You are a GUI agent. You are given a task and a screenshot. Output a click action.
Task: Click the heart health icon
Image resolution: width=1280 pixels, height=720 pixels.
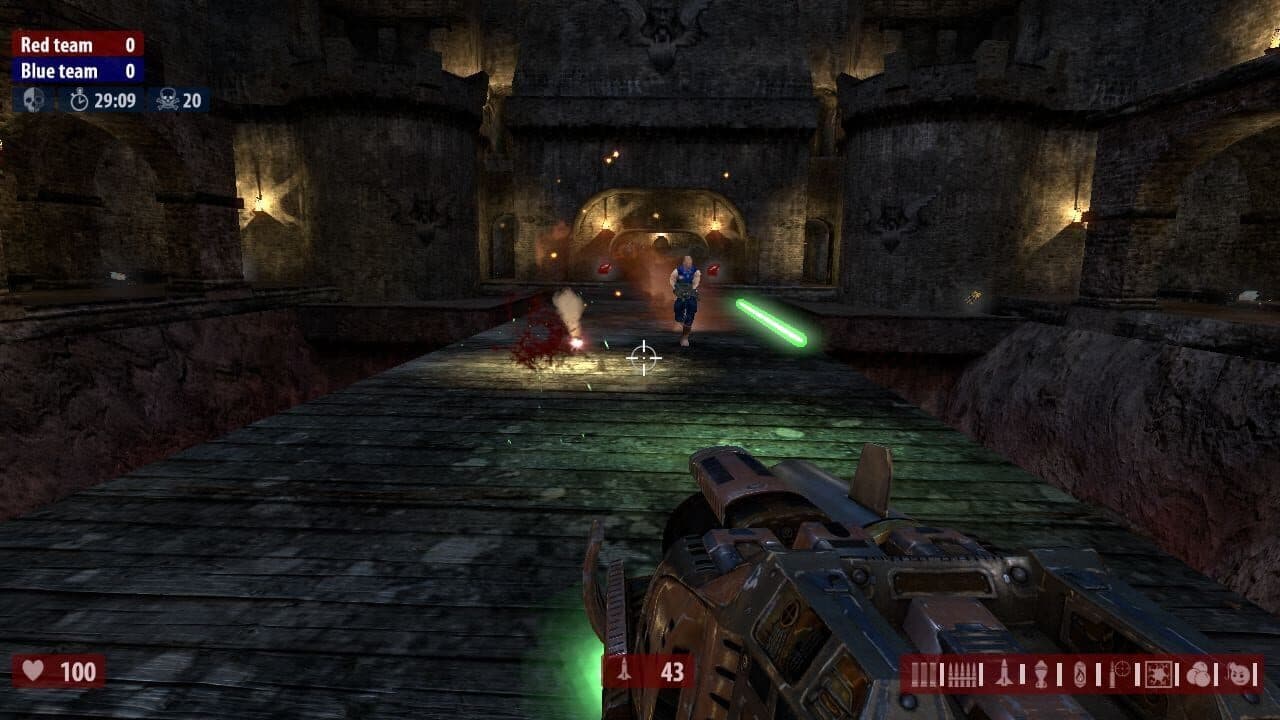[35, 669]
